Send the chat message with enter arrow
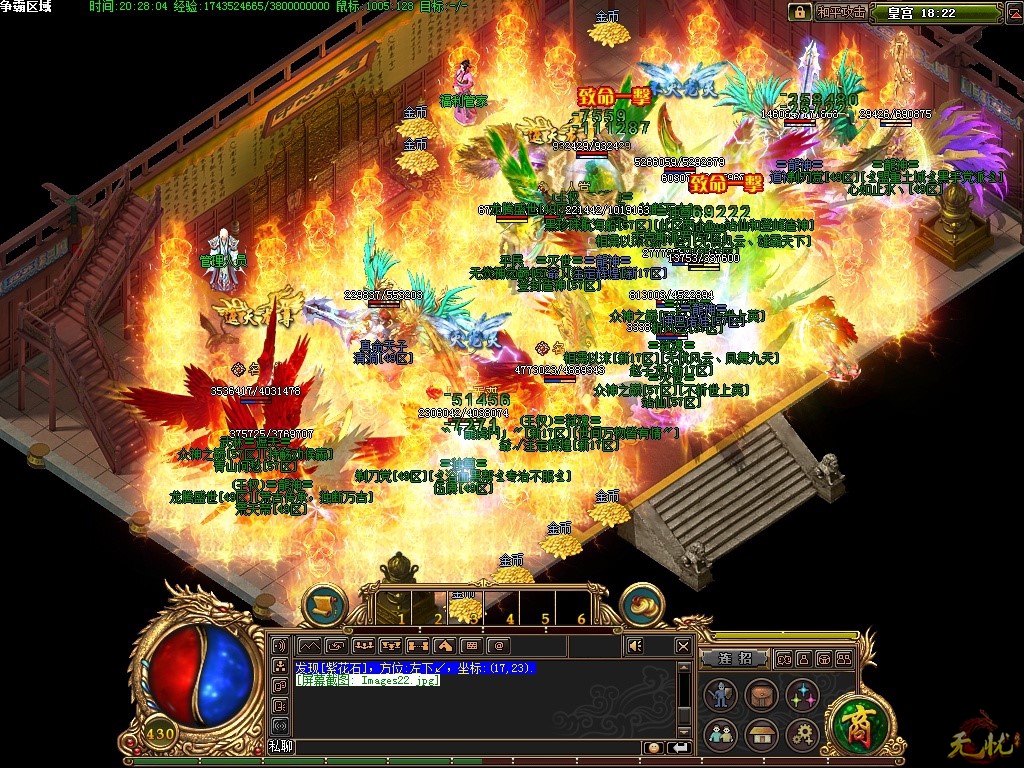 680,747
